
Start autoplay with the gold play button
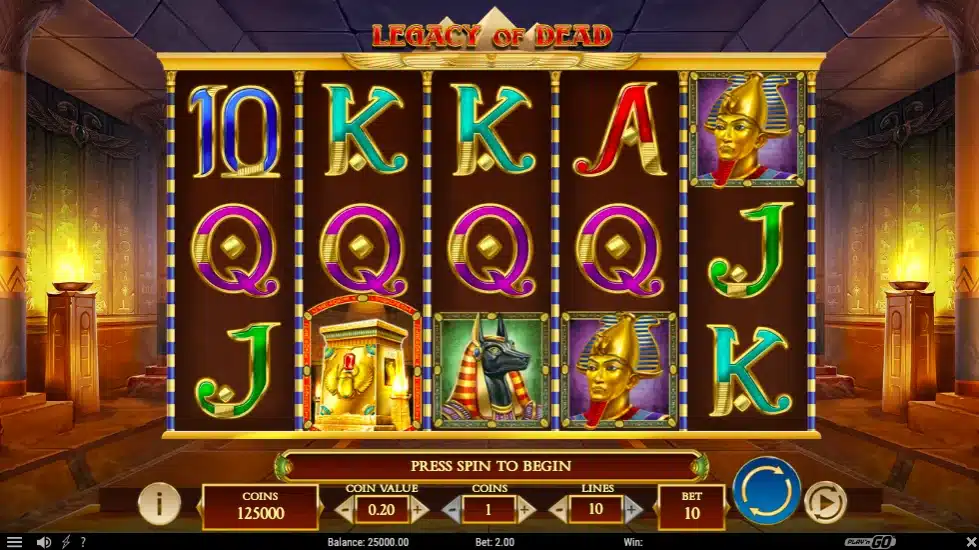click(x=825, y=503)
